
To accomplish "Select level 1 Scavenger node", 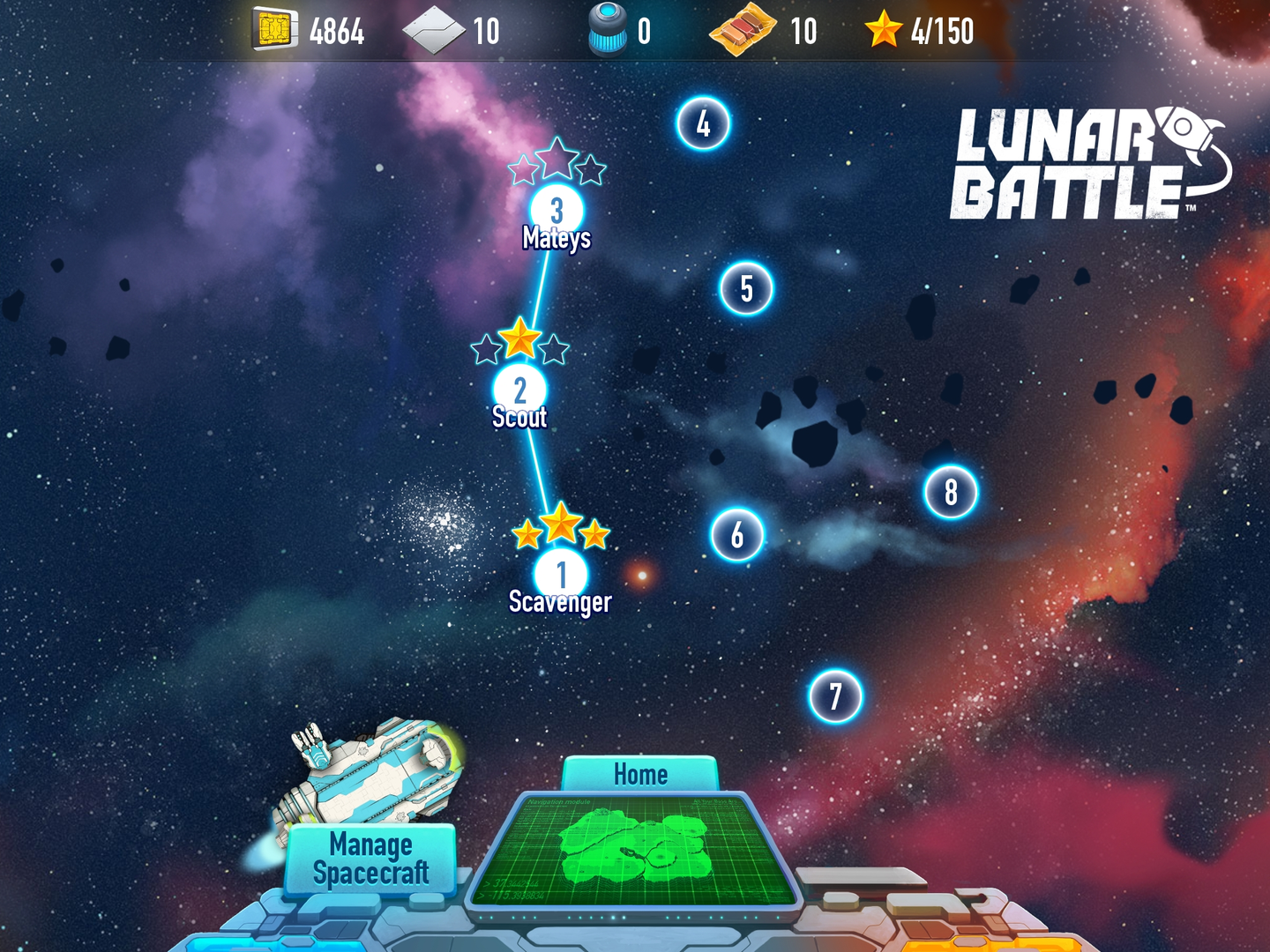I will click(561, 574).
